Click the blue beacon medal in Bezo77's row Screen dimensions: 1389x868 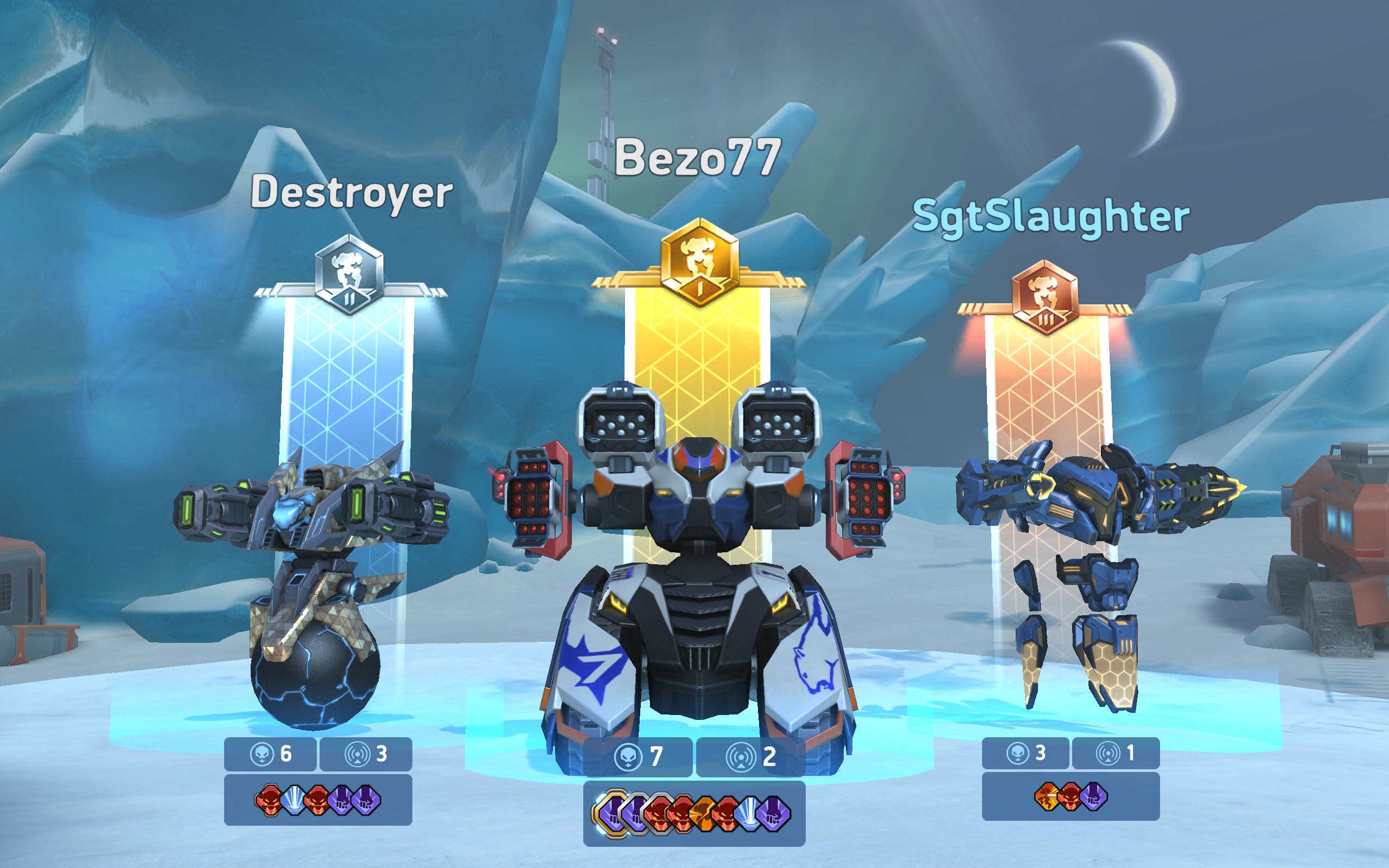[751, 814]
